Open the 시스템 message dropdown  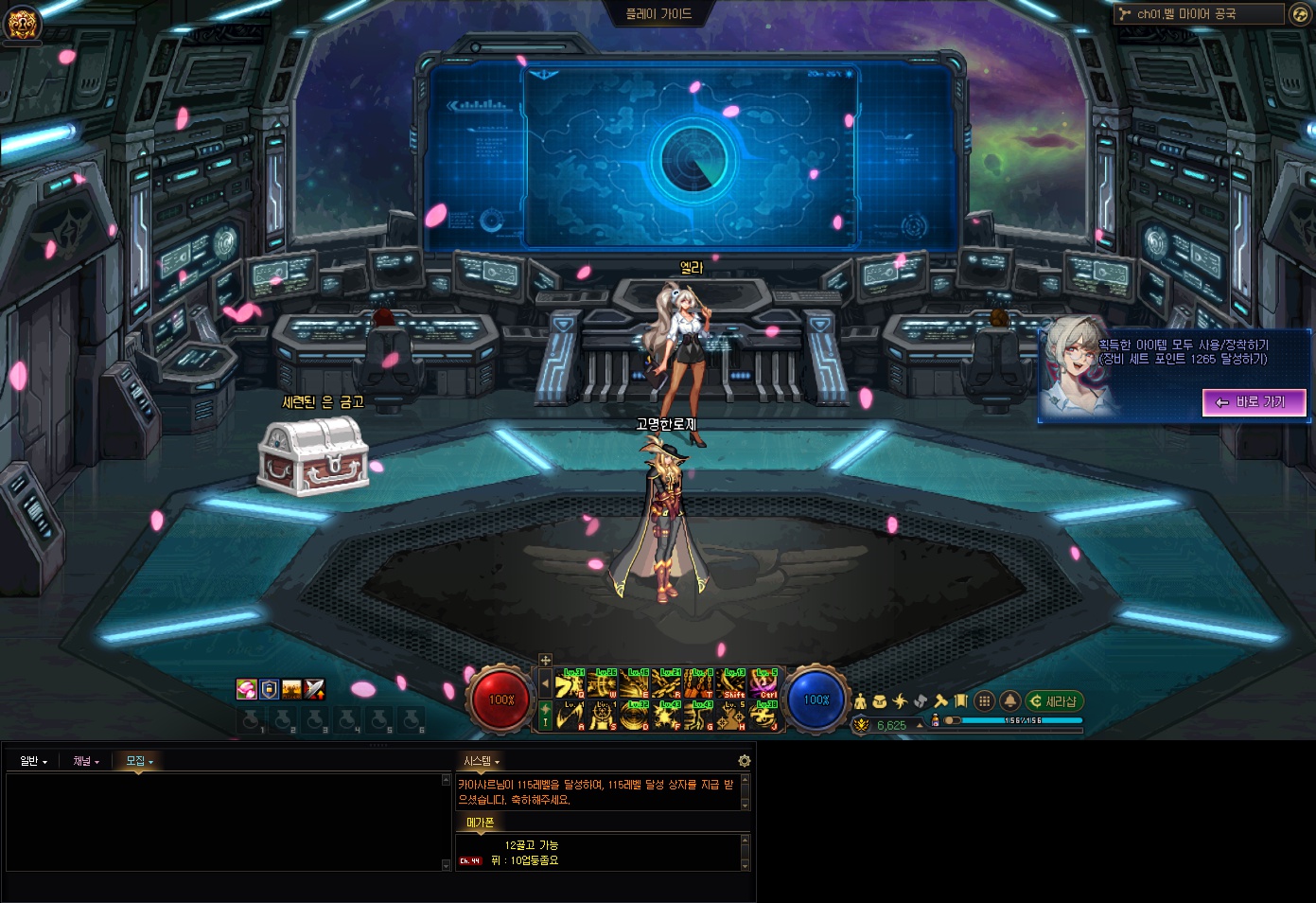pos(481,761)
